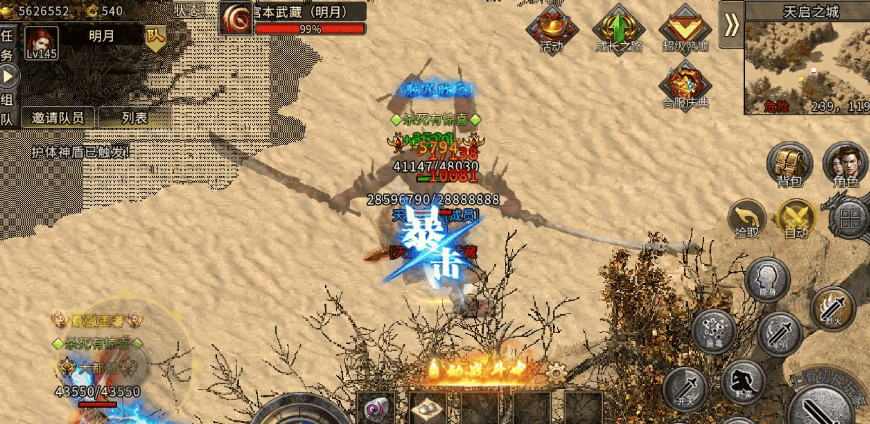Open the 角色 character sheet
This screenshot has width=870, height=424.
click(x=845, y=164)
